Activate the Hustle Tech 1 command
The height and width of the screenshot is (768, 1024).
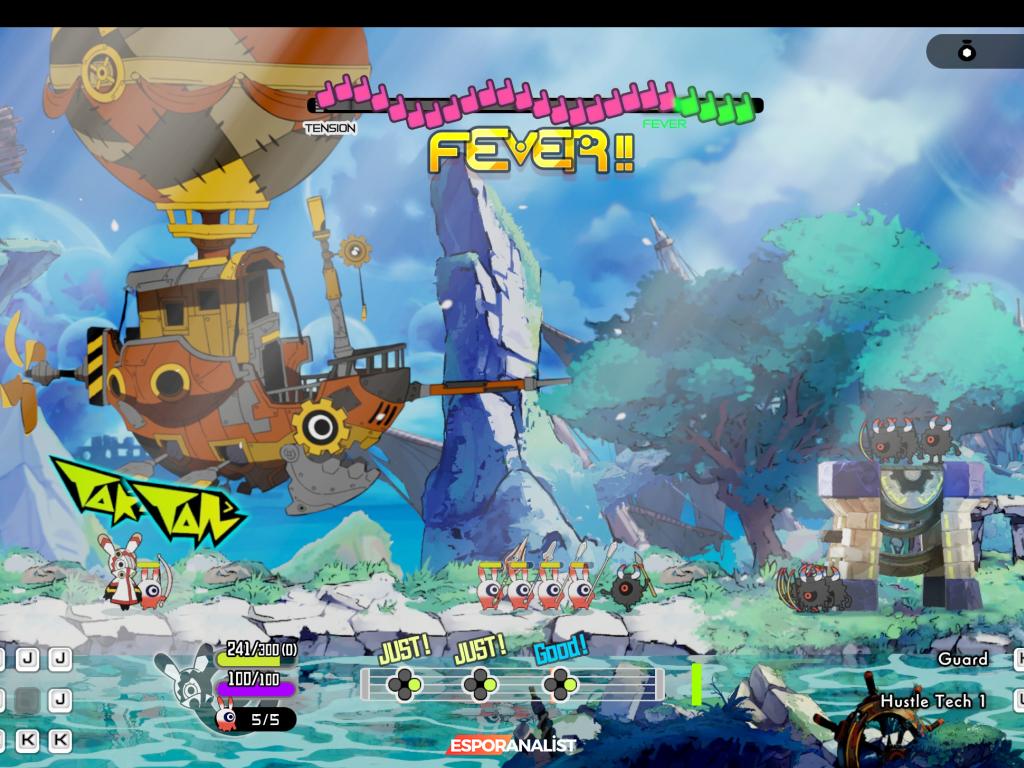(932, 701)
